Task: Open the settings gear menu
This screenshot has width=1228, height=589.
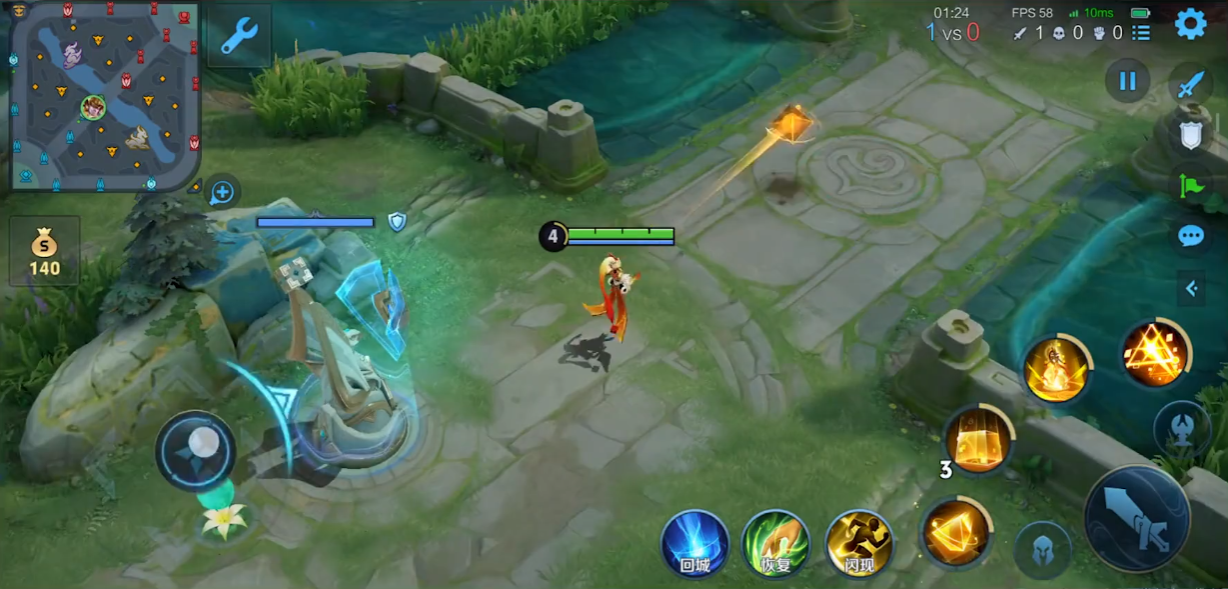Action: pyautogui.click(x=1190, y=24)
